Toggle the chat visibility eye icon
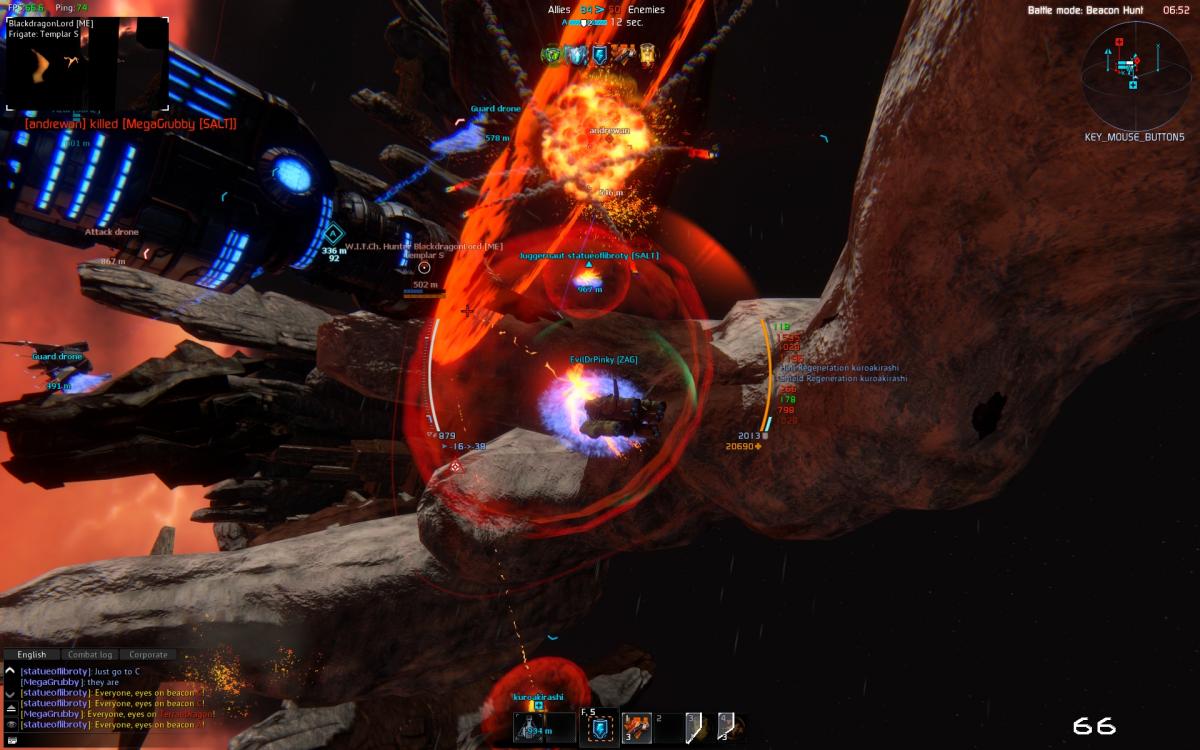The height and width of the screenshot is (750, 1200). [10, 724]
